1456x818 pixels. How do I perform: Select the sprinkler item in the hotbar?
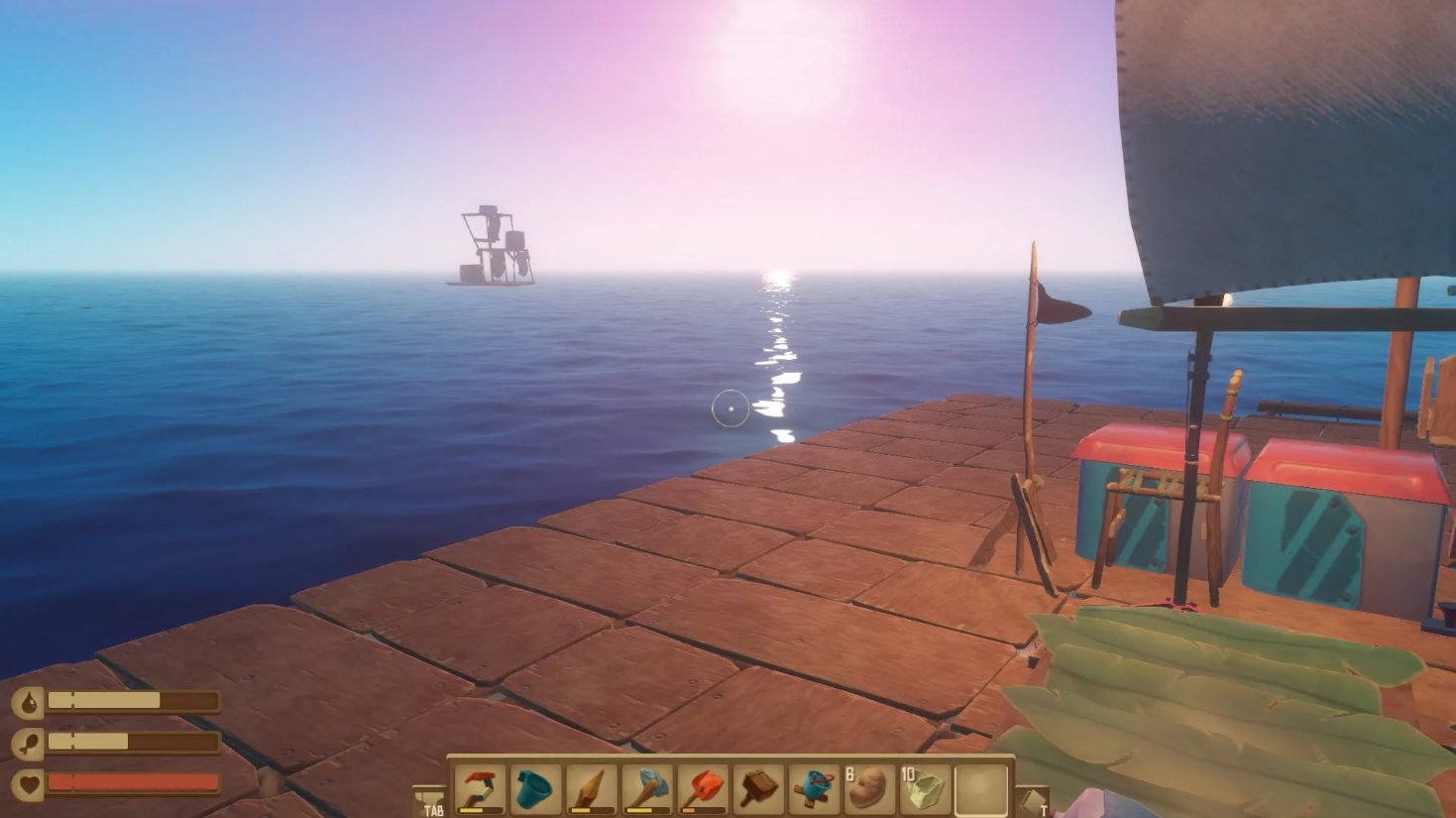pos(815,788)
